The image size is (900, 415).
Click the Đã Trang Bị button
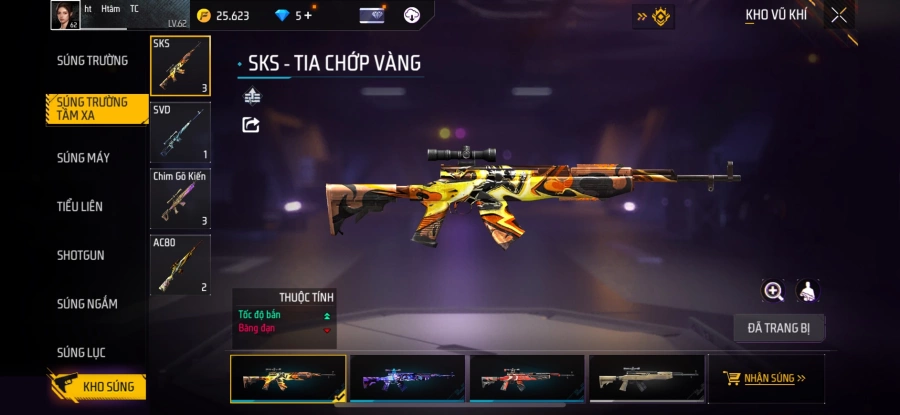[778, 328]
